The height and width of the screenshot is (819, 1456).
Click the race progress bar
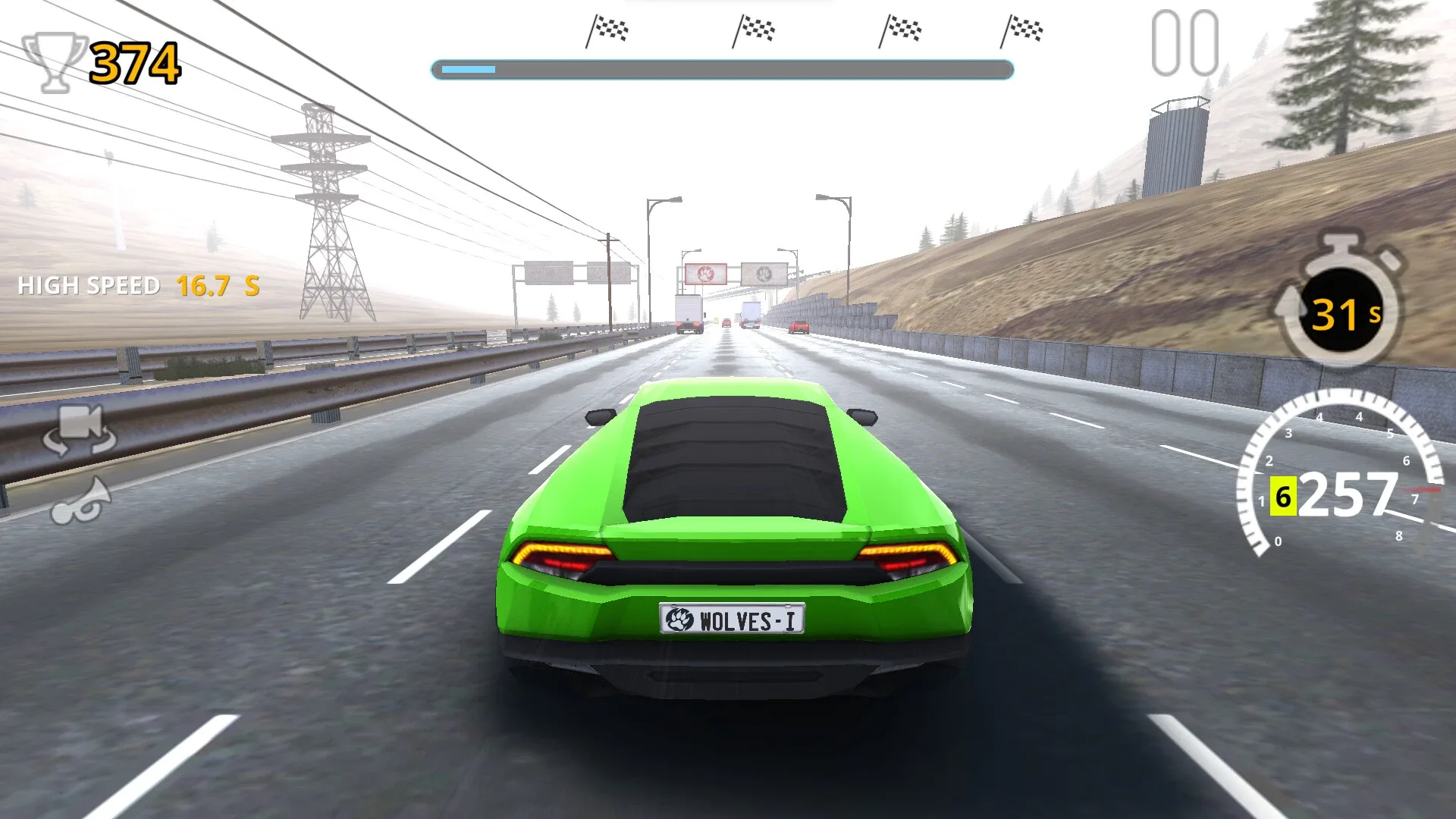pyautogui.click(x=720, y=70)
